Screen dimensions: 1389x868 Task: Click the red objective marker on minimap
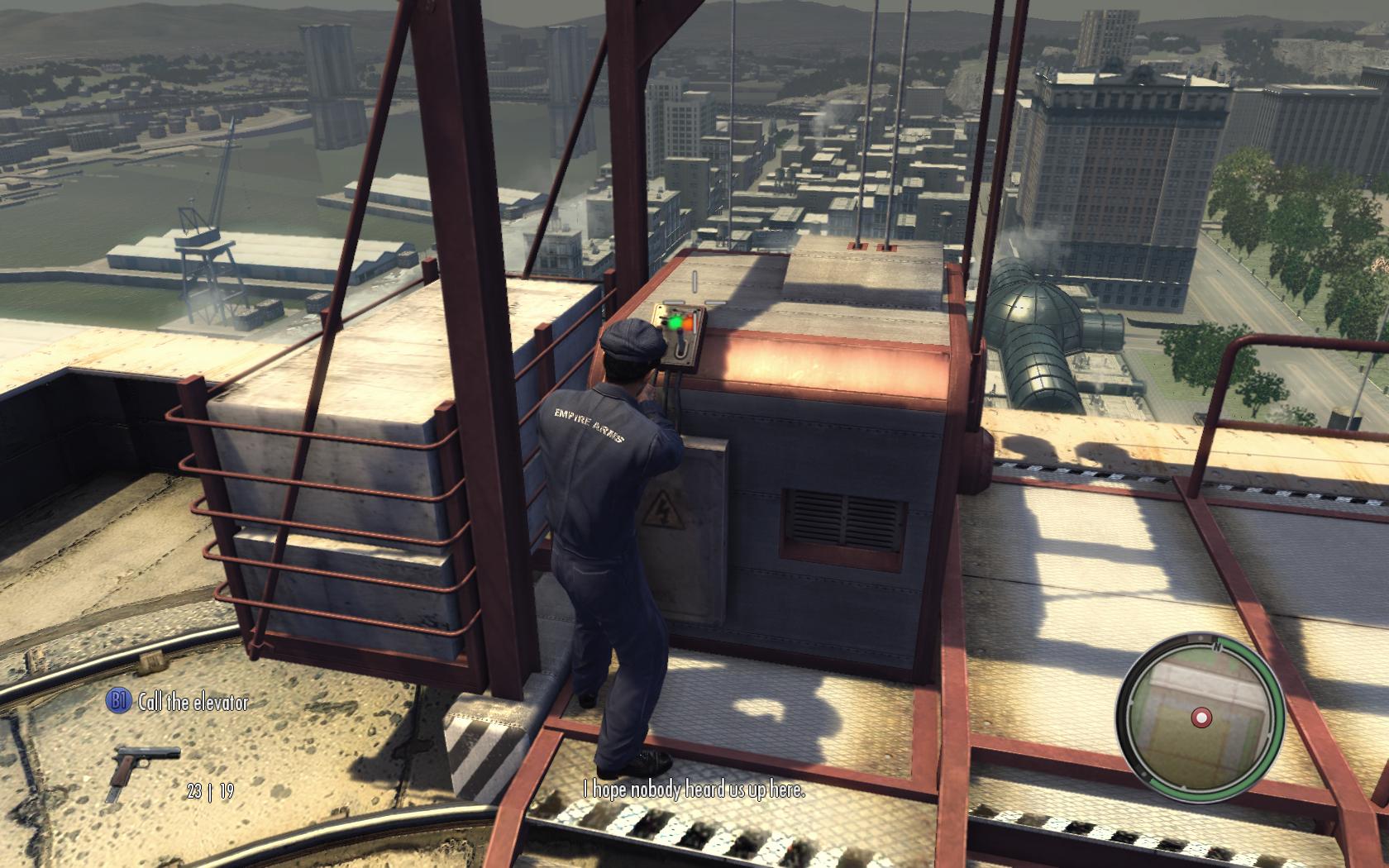1201,718
